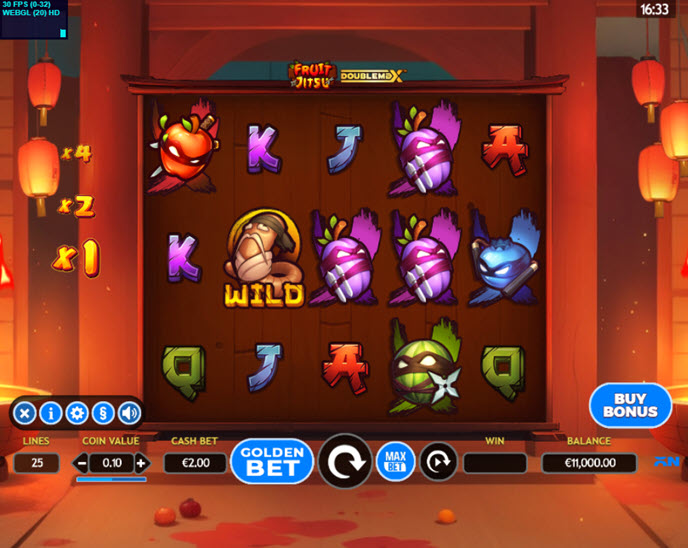Close the menu with the X icon
Image resolution: width=688 pixels, height=548 pixels.
25,412
